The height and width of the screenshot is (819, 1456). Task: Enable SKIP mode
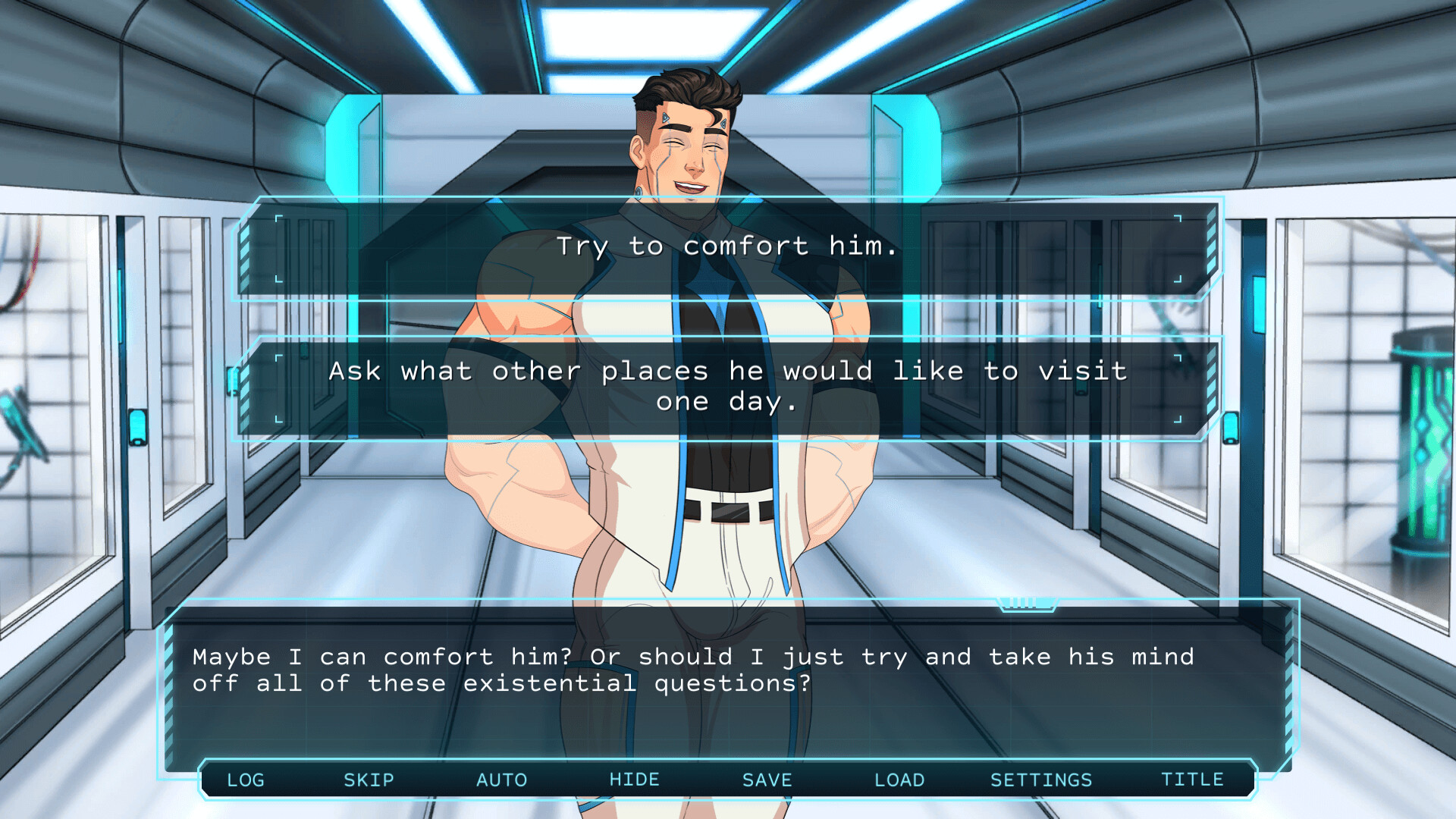369,780
